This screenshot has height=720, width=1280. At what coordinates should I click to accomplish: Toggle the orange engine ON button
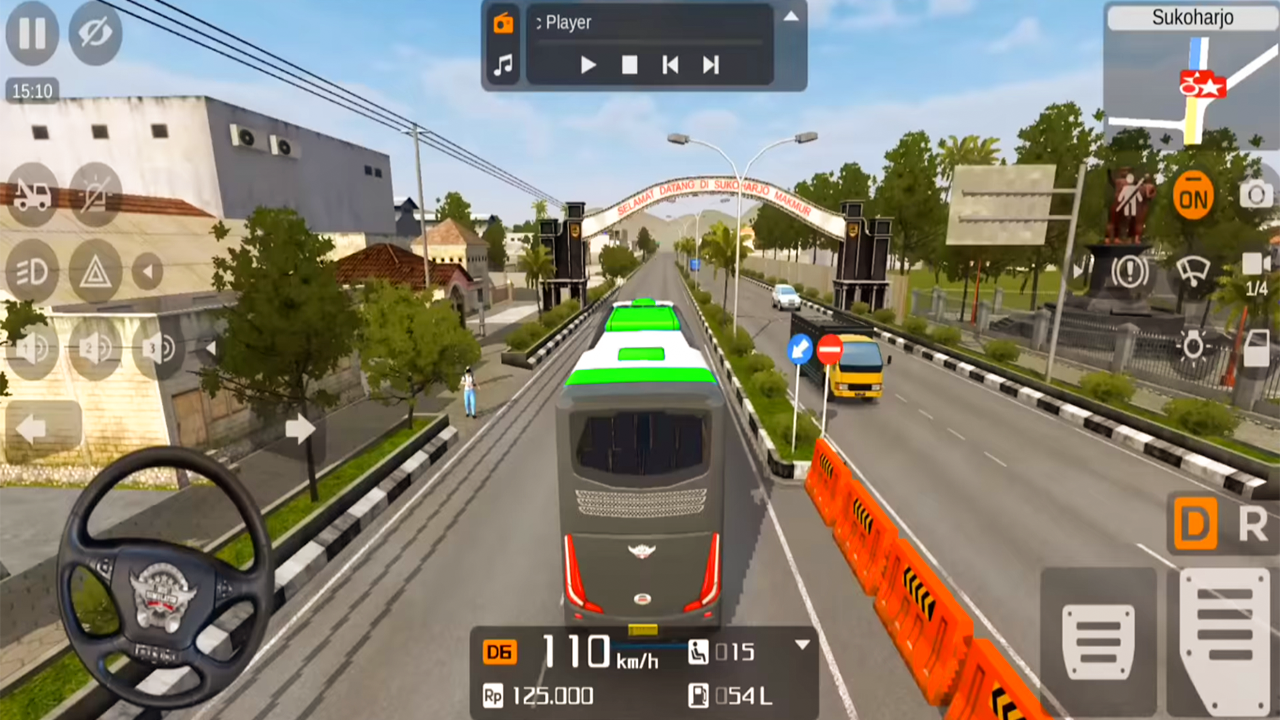[x=1192, y=196]
